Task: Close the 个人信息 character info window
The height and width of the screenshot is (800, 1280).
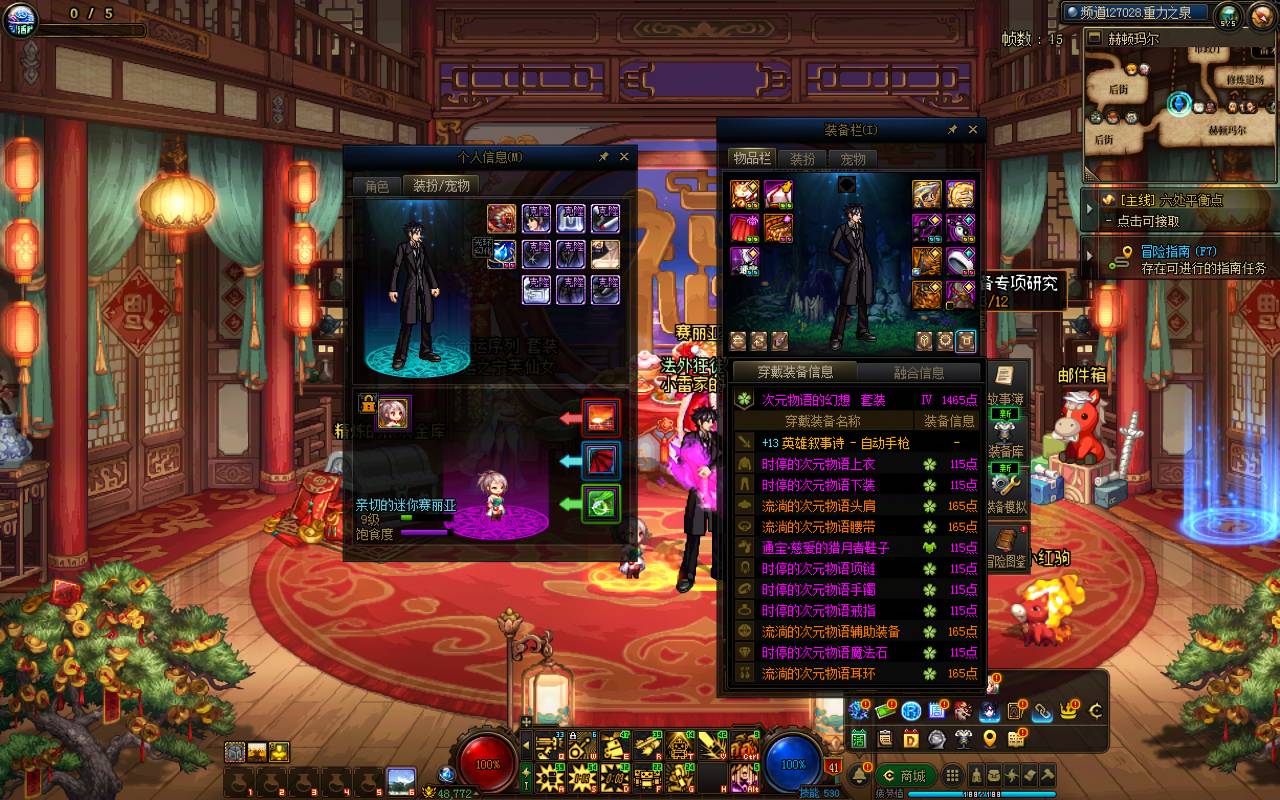Action: coord(624,157)
